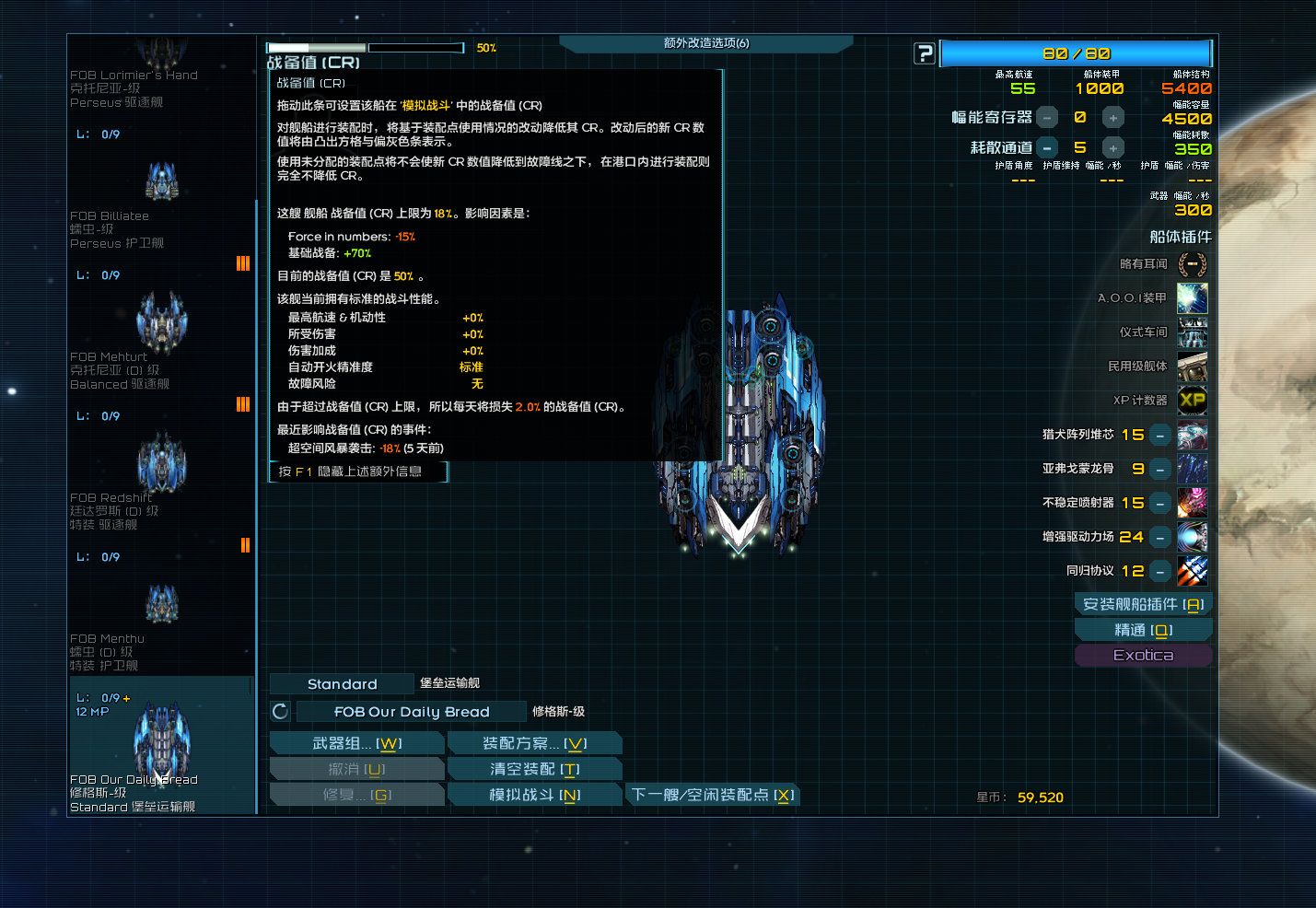The width and height of the screenshot is (1316, 908).
Task: Open the 额外改造选项(6) panel
Action: (706, 42)
